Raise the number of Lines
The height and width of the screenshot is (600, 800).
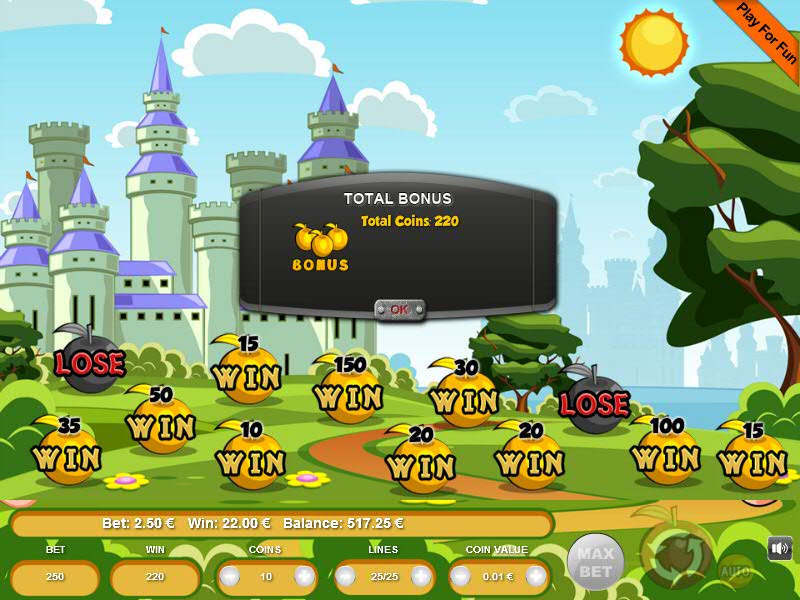coord(421,577)
